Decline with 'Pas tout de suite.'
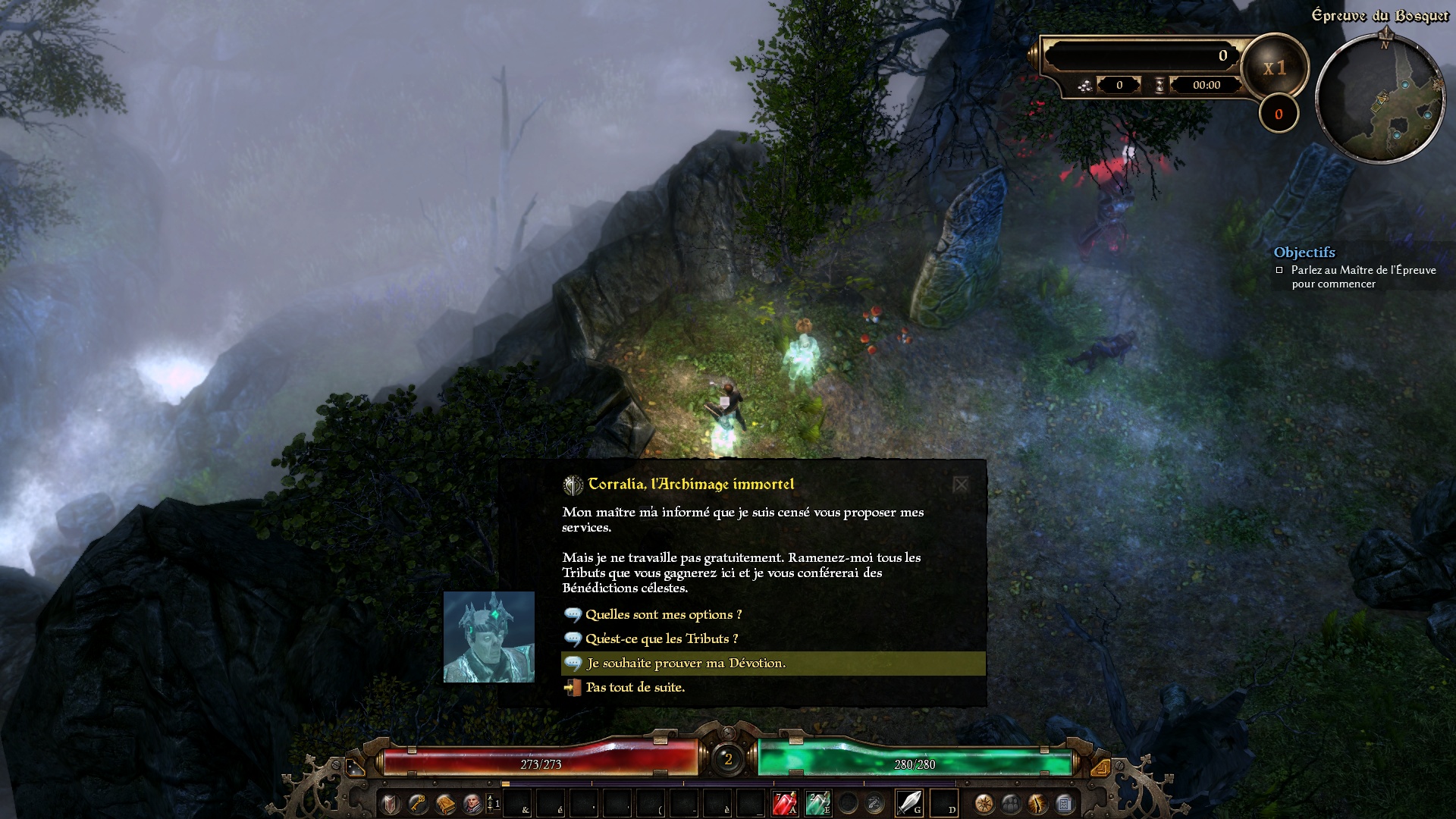The width and height of the screenshot is (1456, 819). tap(635, 688)
